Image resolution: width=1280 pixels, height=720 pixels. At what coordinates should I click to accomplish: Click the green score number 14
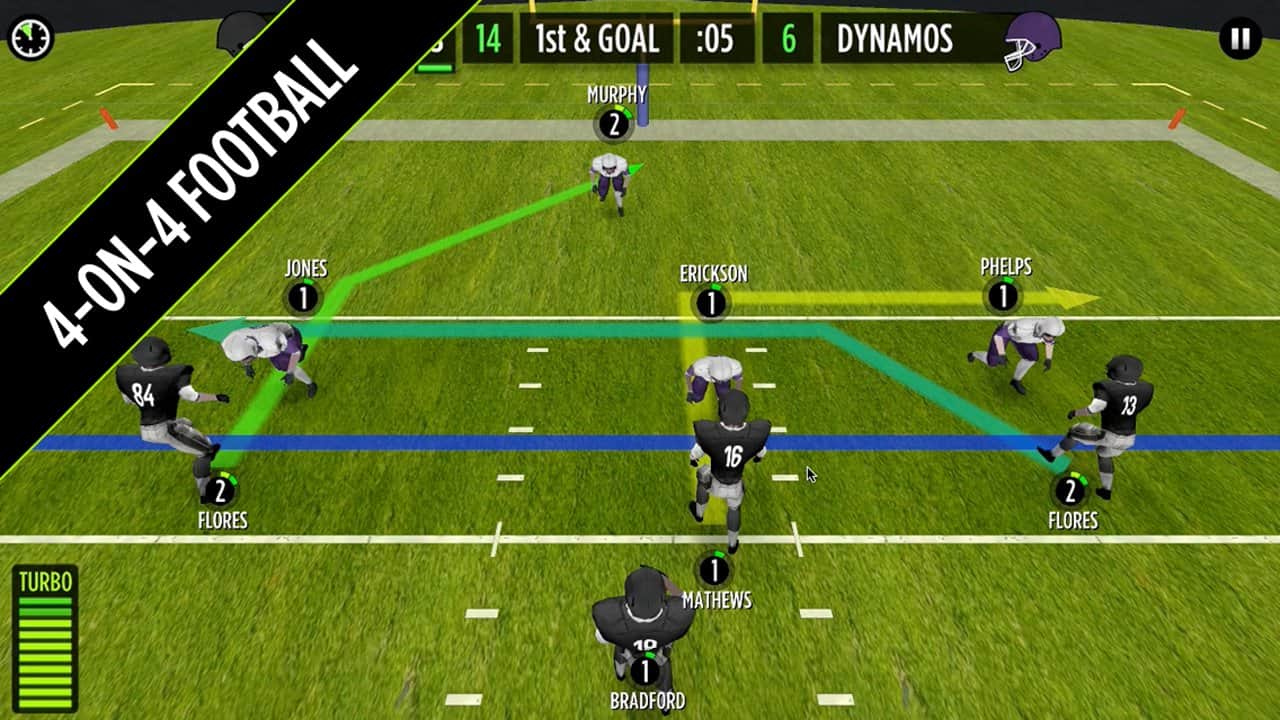pos(487,41)
